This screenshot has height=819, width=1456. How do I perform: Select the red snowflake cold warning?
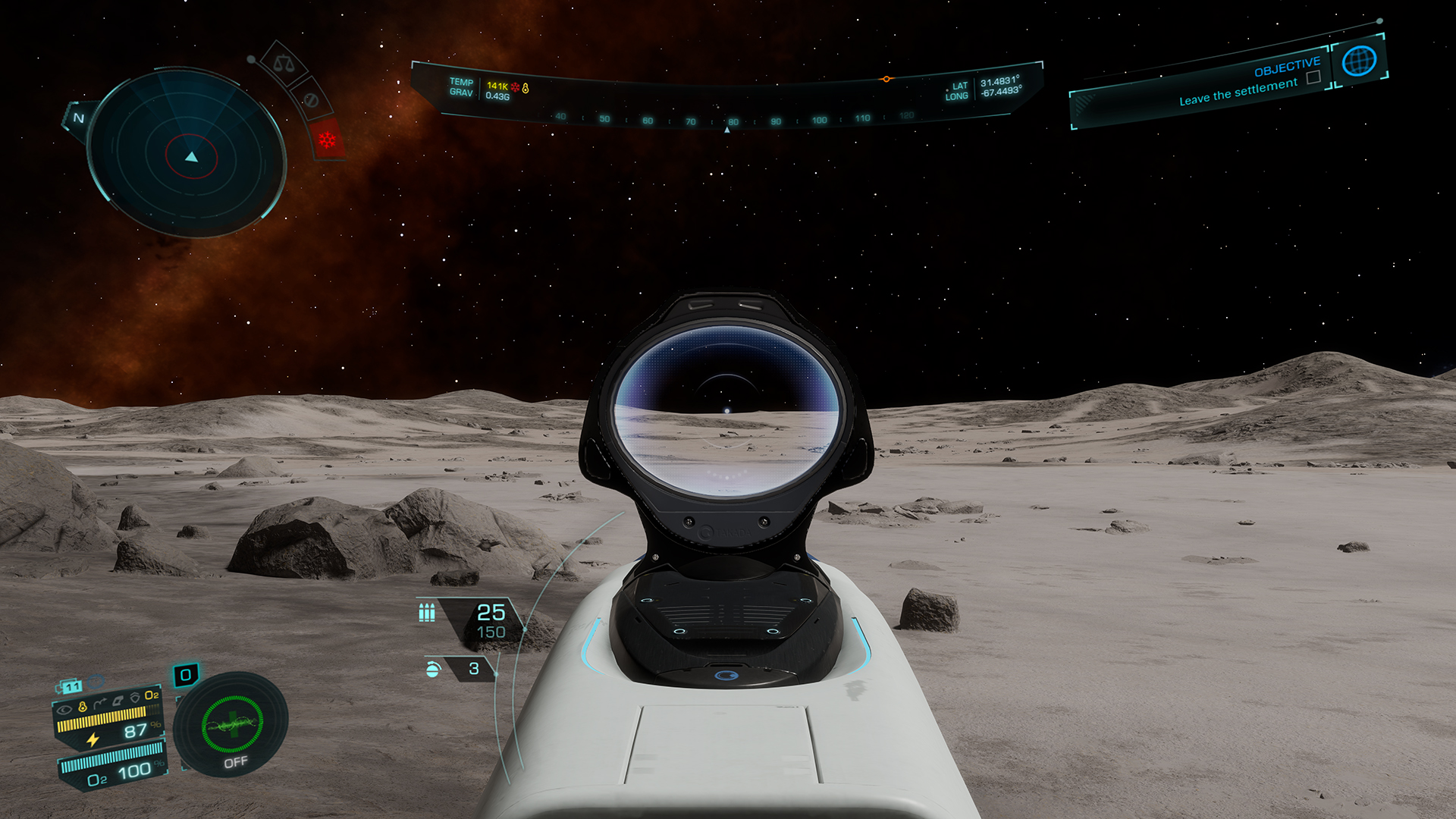click(x=328, y=140)
